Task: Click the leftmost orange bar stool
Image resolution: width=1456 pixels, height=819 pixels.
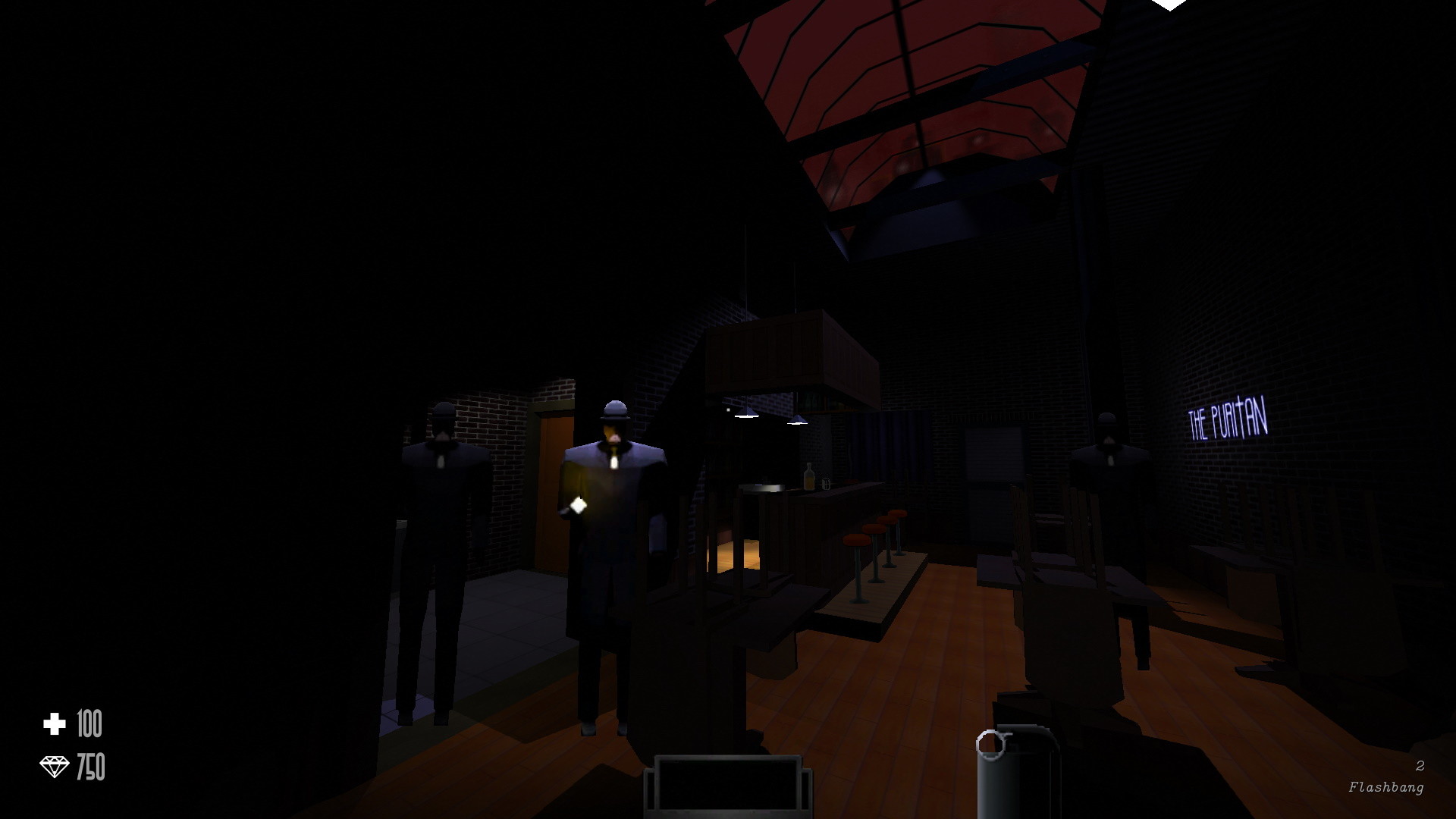Action: tap(855, 540)
